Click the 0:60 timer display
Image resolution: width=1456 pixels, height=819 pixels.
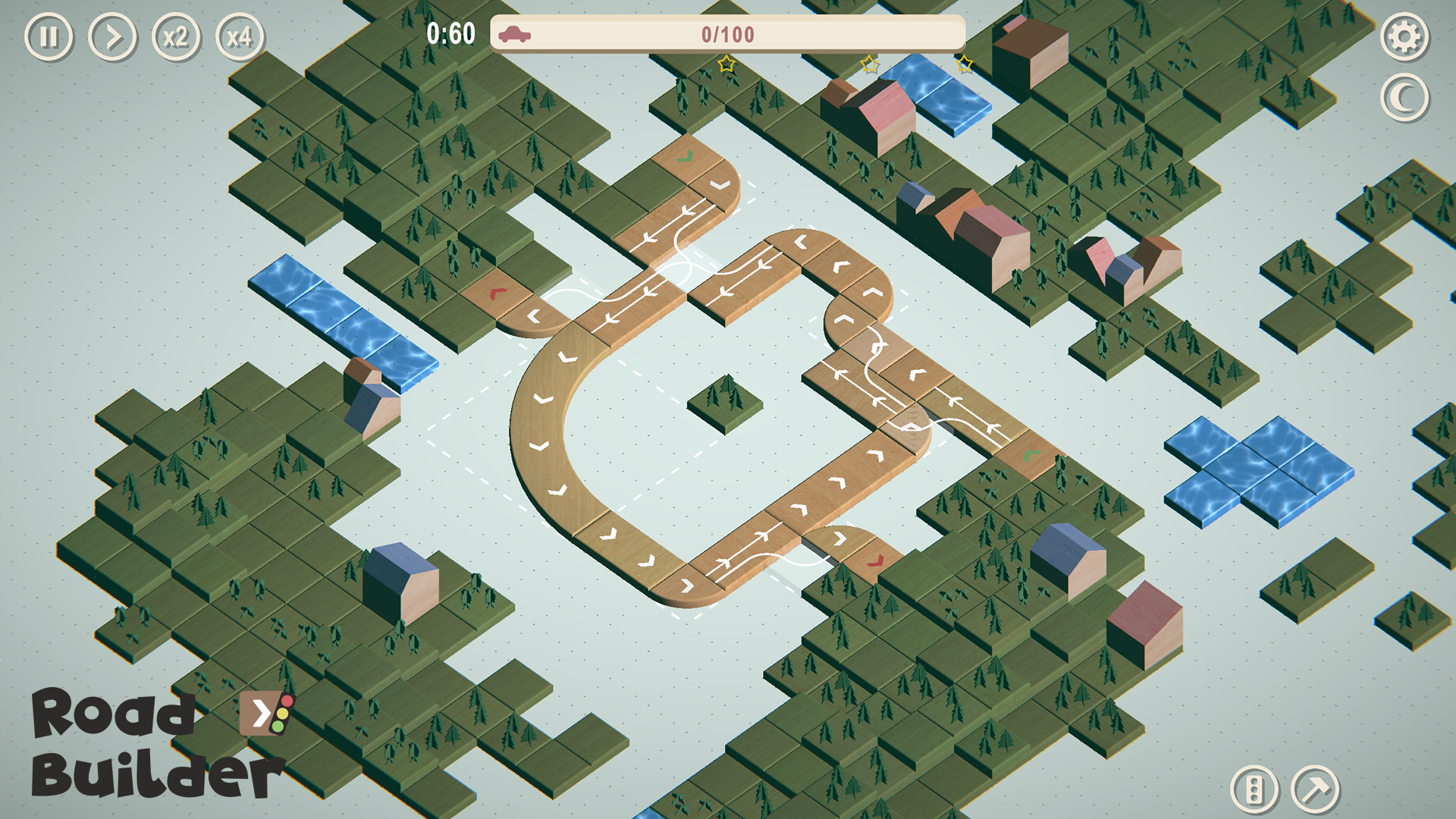click(450, 33)
